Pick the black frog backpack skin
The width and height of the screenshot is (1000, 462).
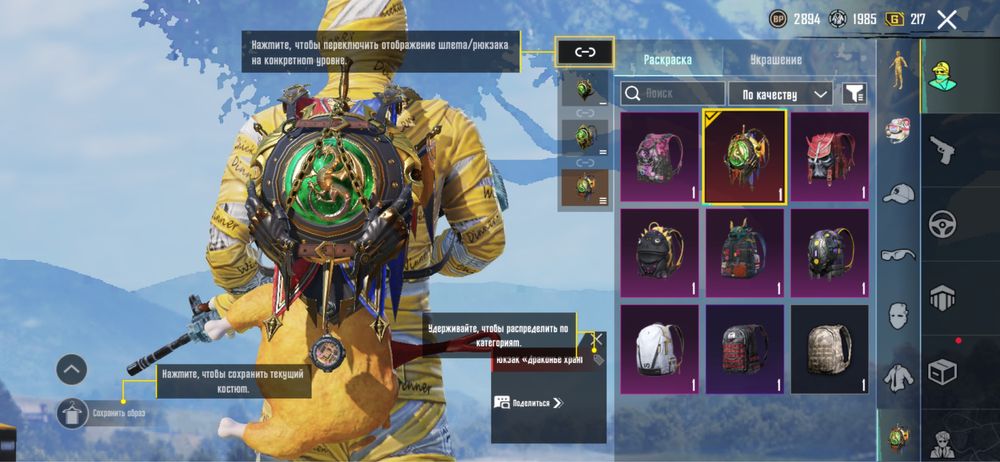659,252
